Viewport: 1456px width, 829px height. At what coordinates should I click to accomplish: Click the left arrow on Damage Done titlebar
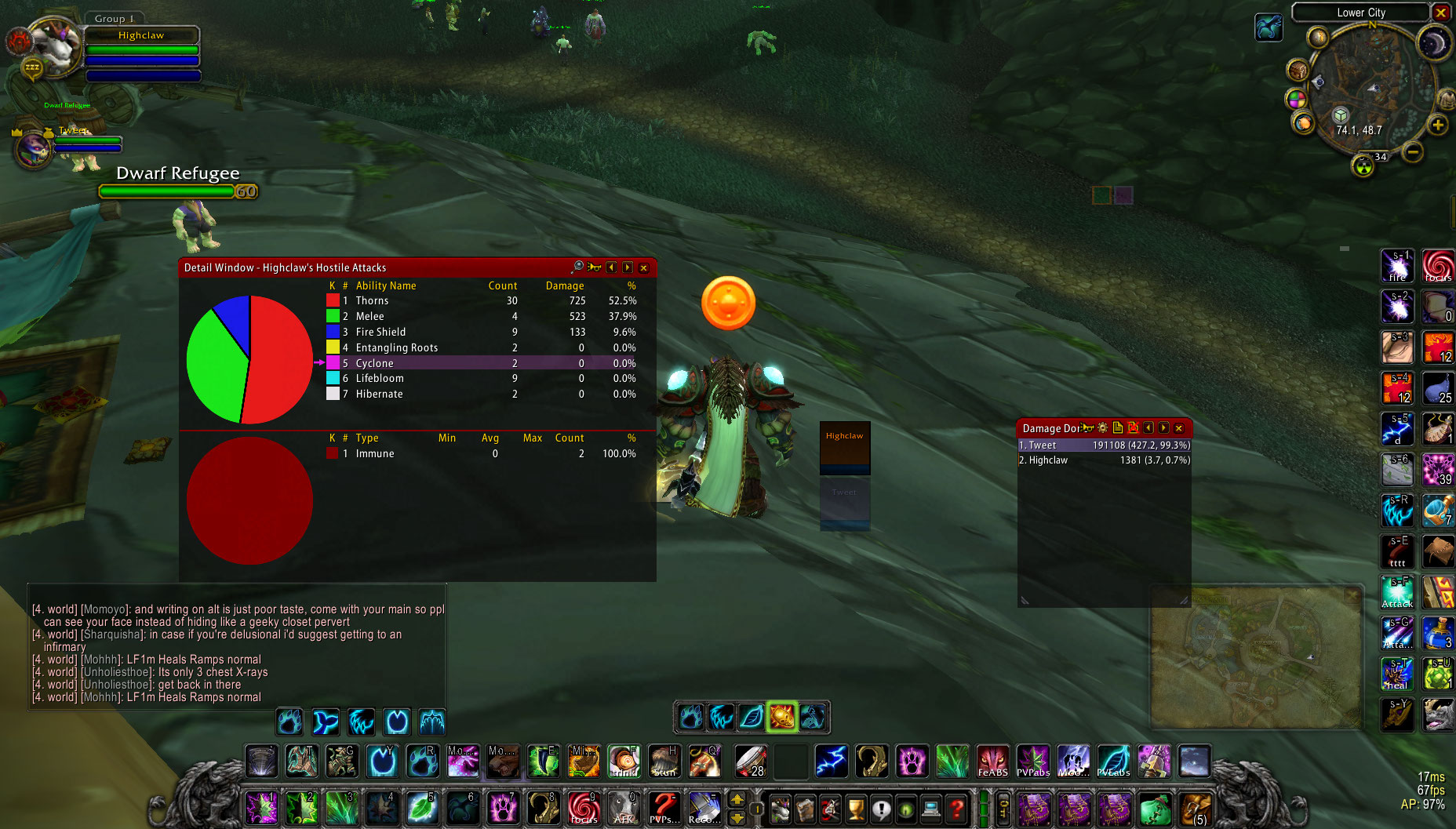(x=1148, y=428)
